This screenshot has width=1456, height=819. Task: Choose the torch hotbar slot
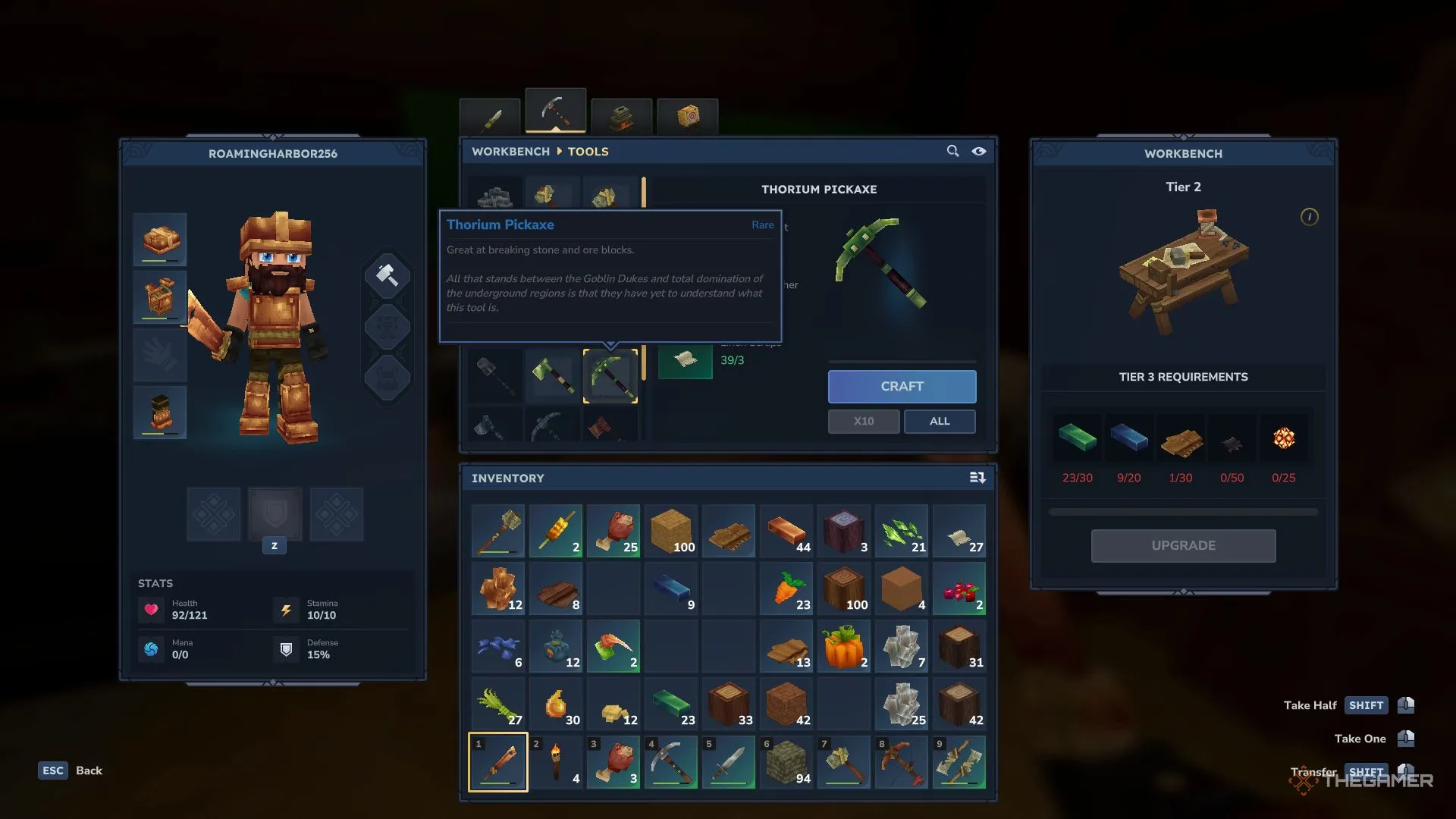click(556, 762)
